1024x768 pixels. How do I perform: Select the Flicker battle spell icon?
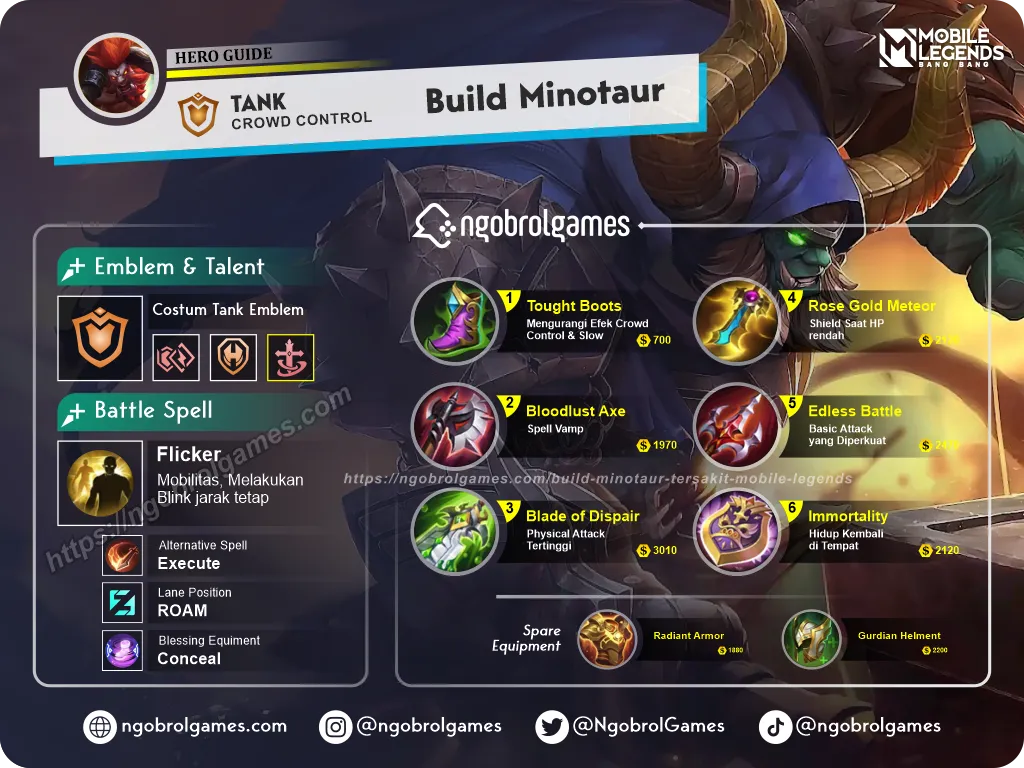coord(100,483)
